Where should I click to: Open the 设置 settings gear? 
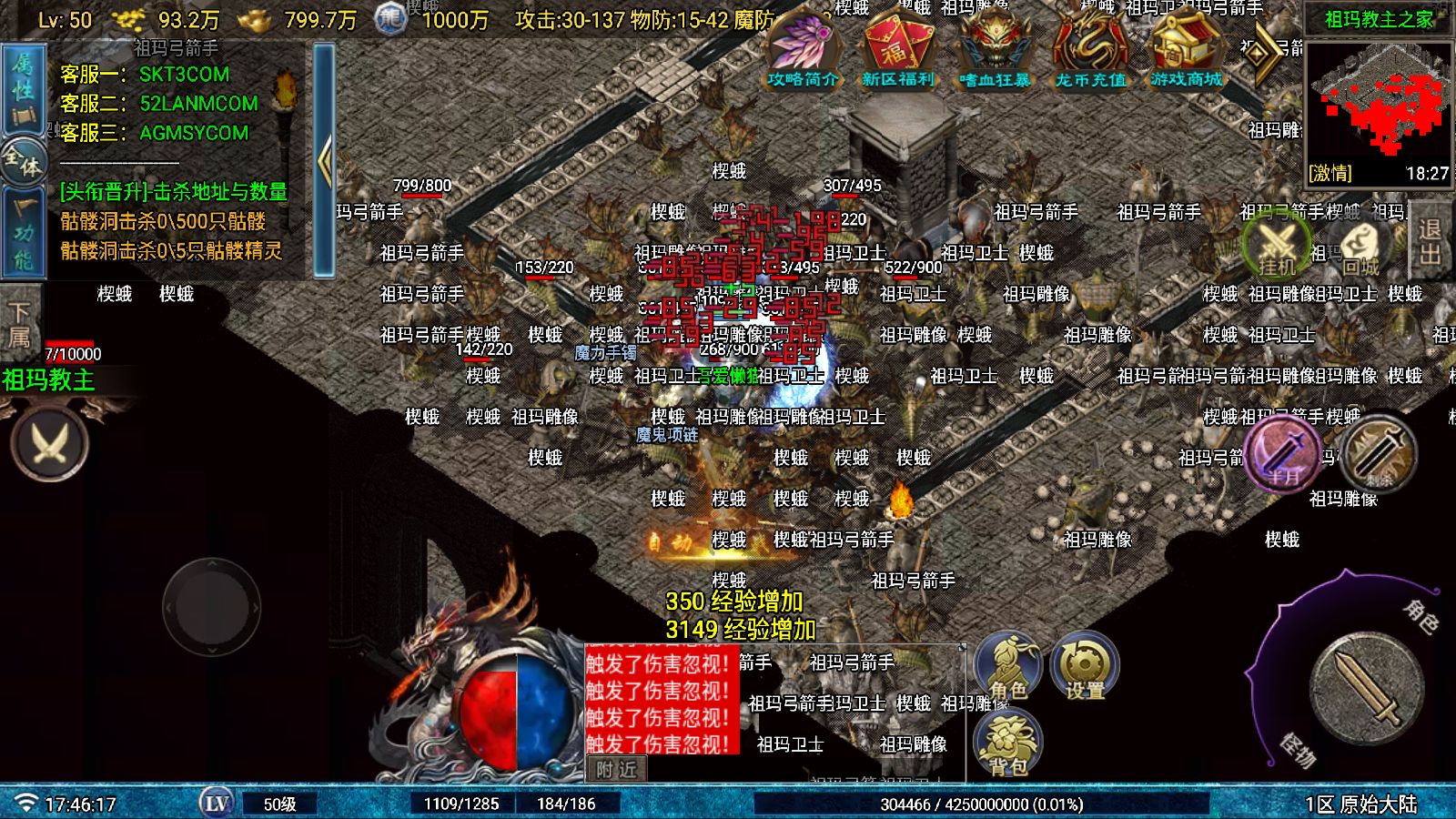coord(1085,666)
